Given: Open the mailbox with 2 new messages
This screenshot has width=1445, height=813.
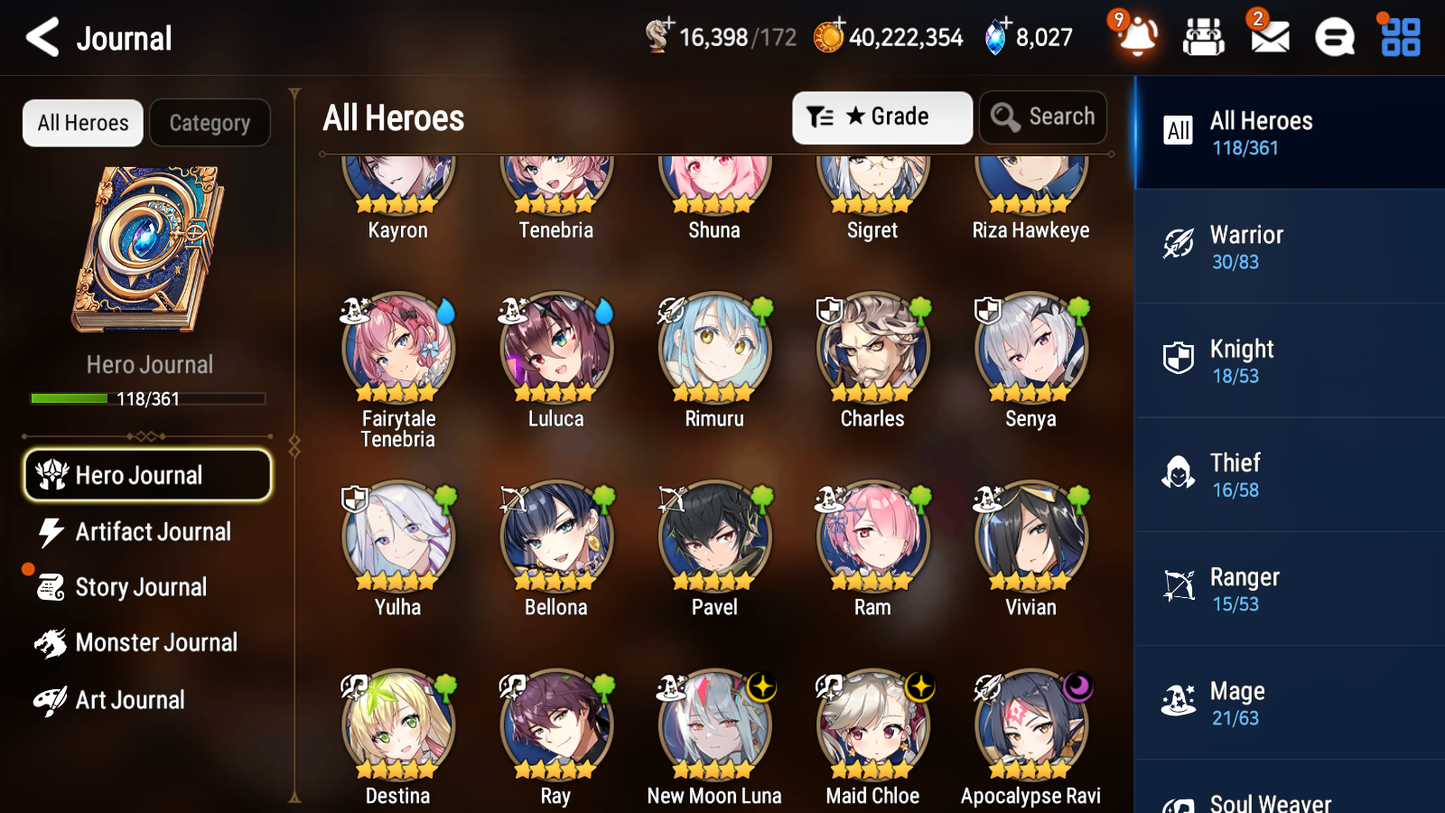Looking at the screenshot, I should 1268,37.
